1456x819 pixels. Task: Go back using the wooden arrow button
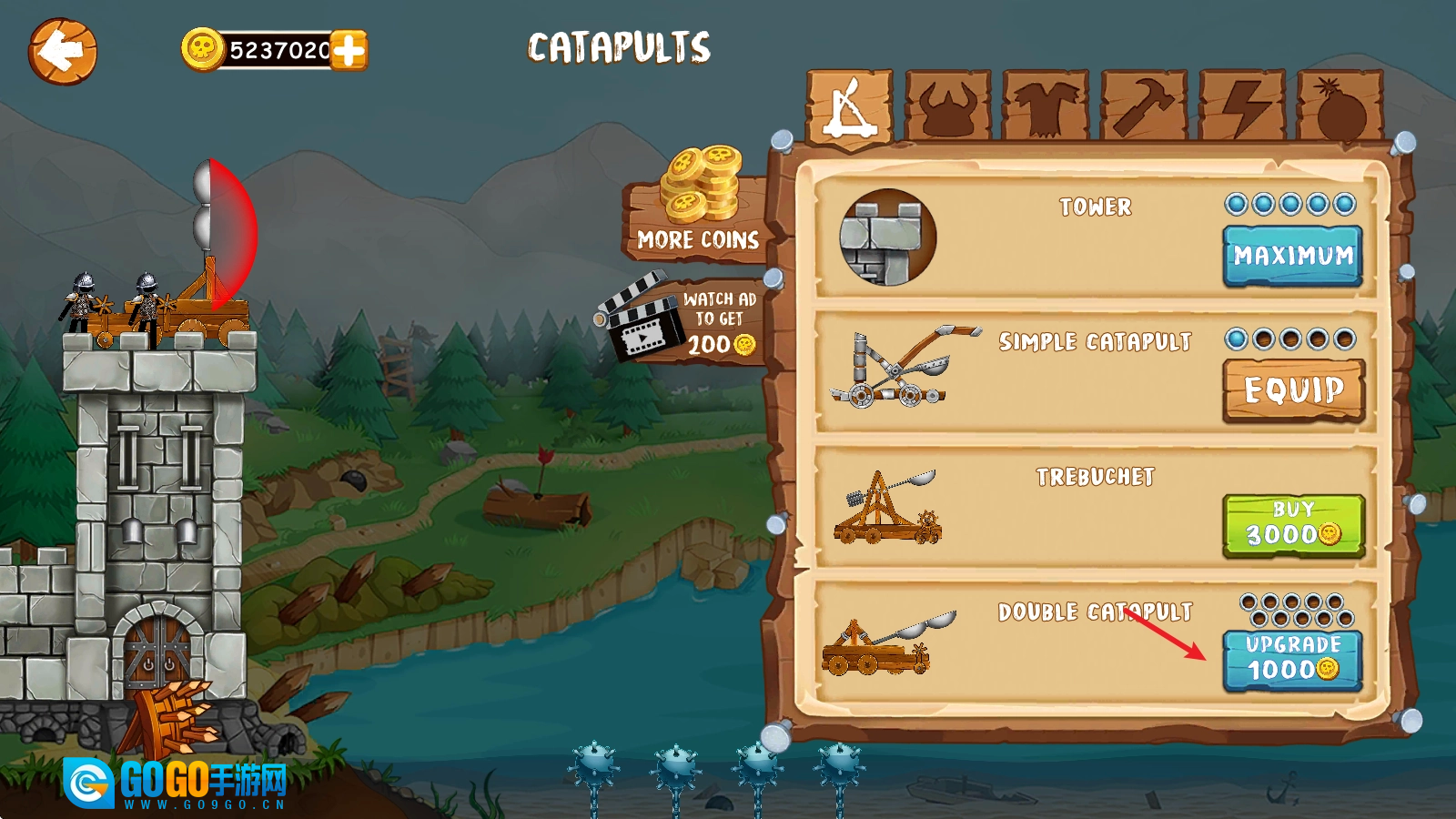[62, 52]
